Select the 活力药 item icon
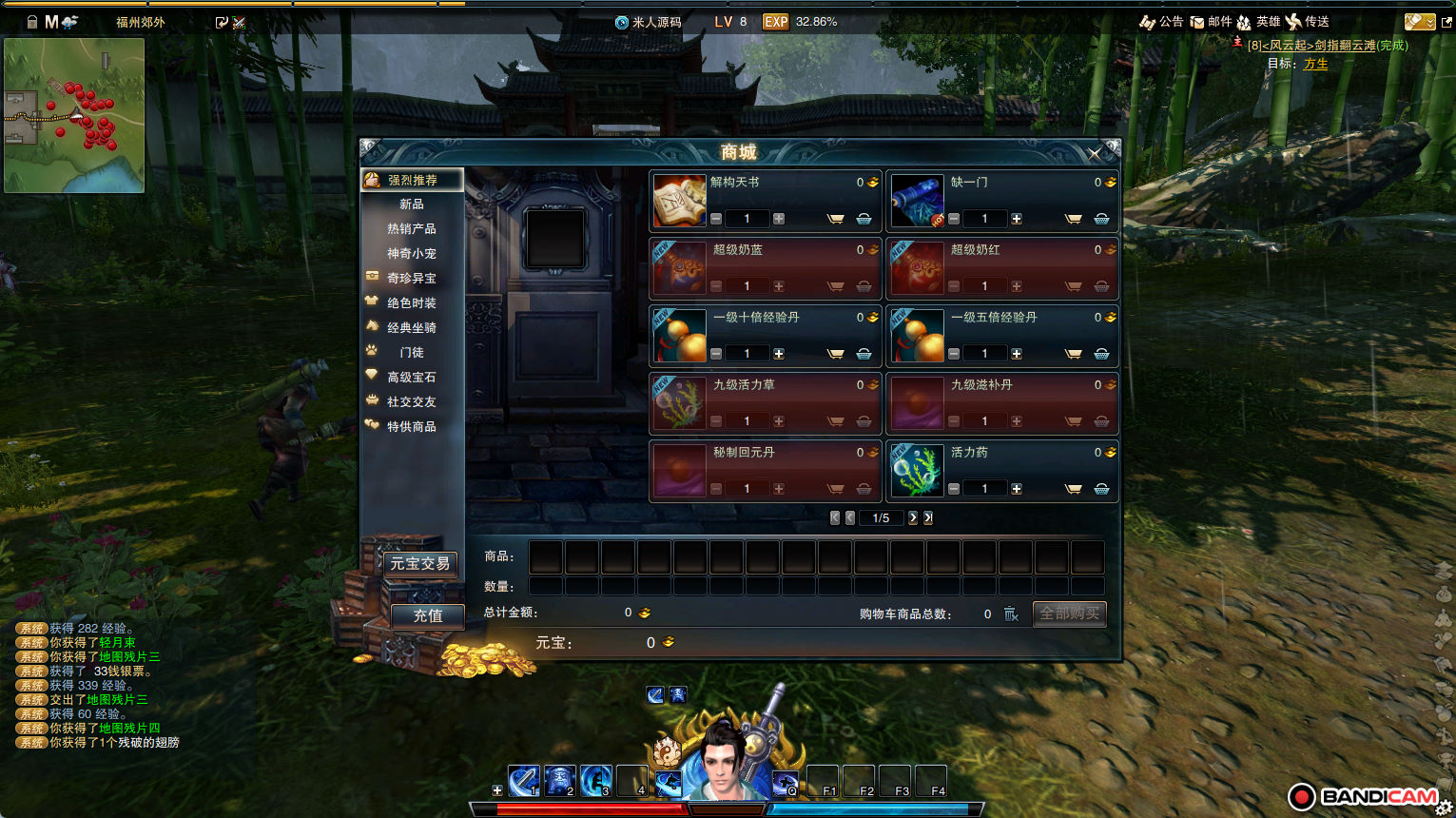Image resolution: width=1456 pixels, height=818 pixels. [x=917, y=471]
